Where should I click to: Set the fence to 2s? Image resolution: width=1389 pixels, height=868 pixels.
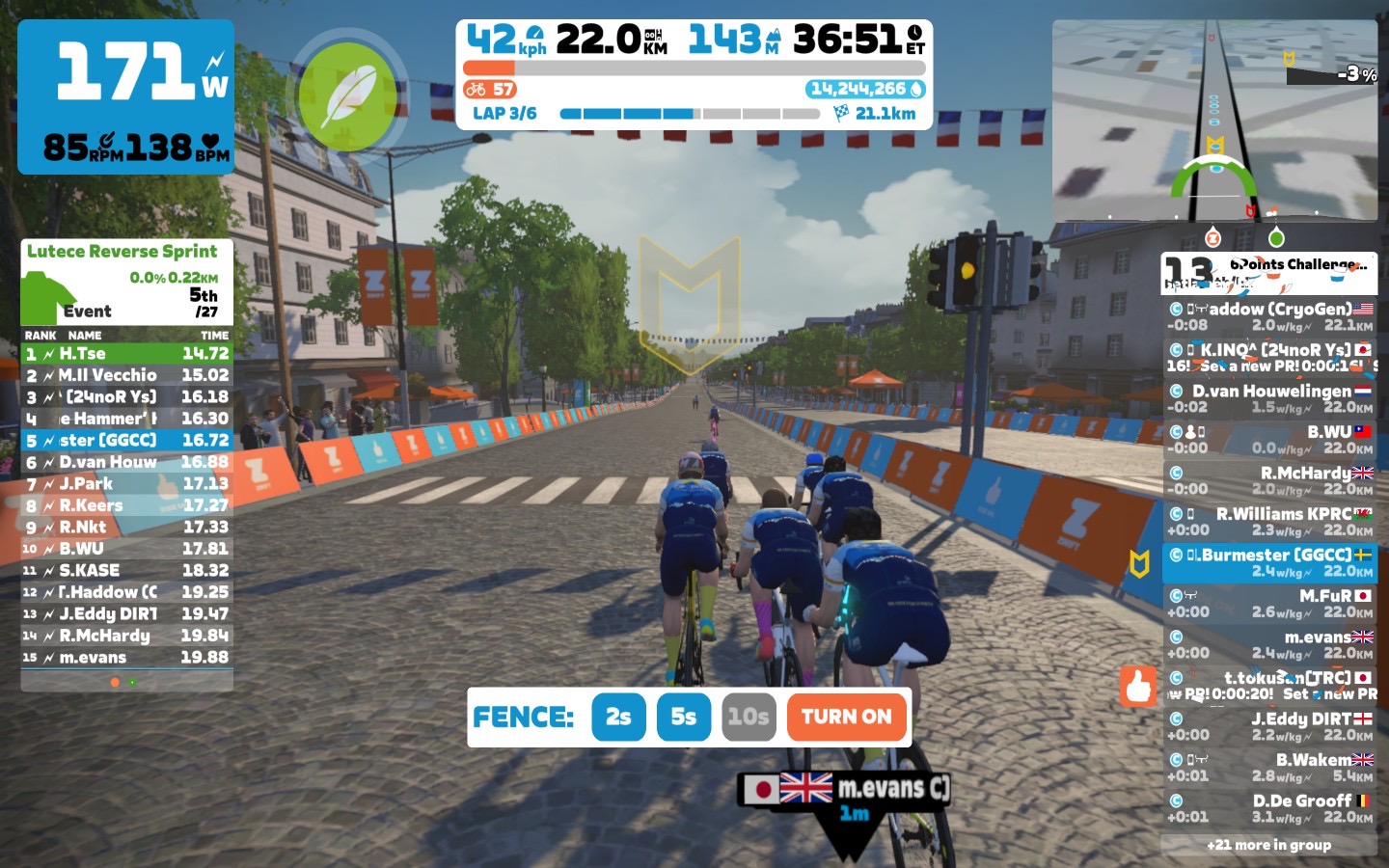coord(618,717)
